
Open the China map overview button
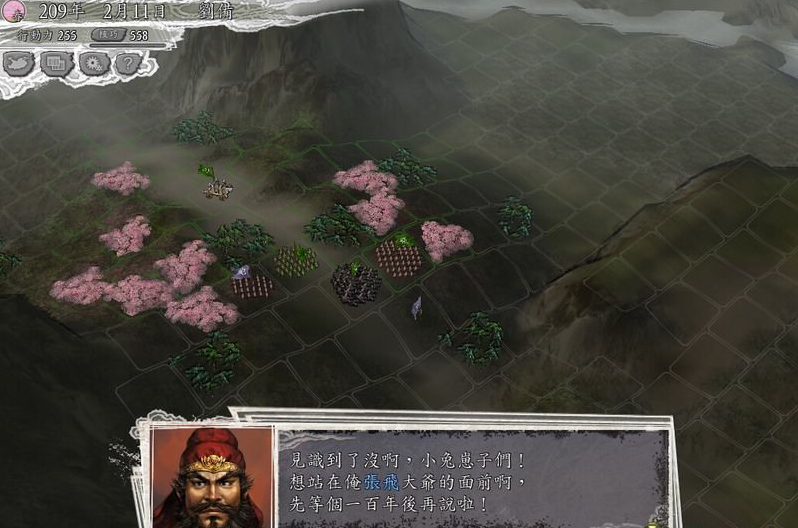coord(19,64)
